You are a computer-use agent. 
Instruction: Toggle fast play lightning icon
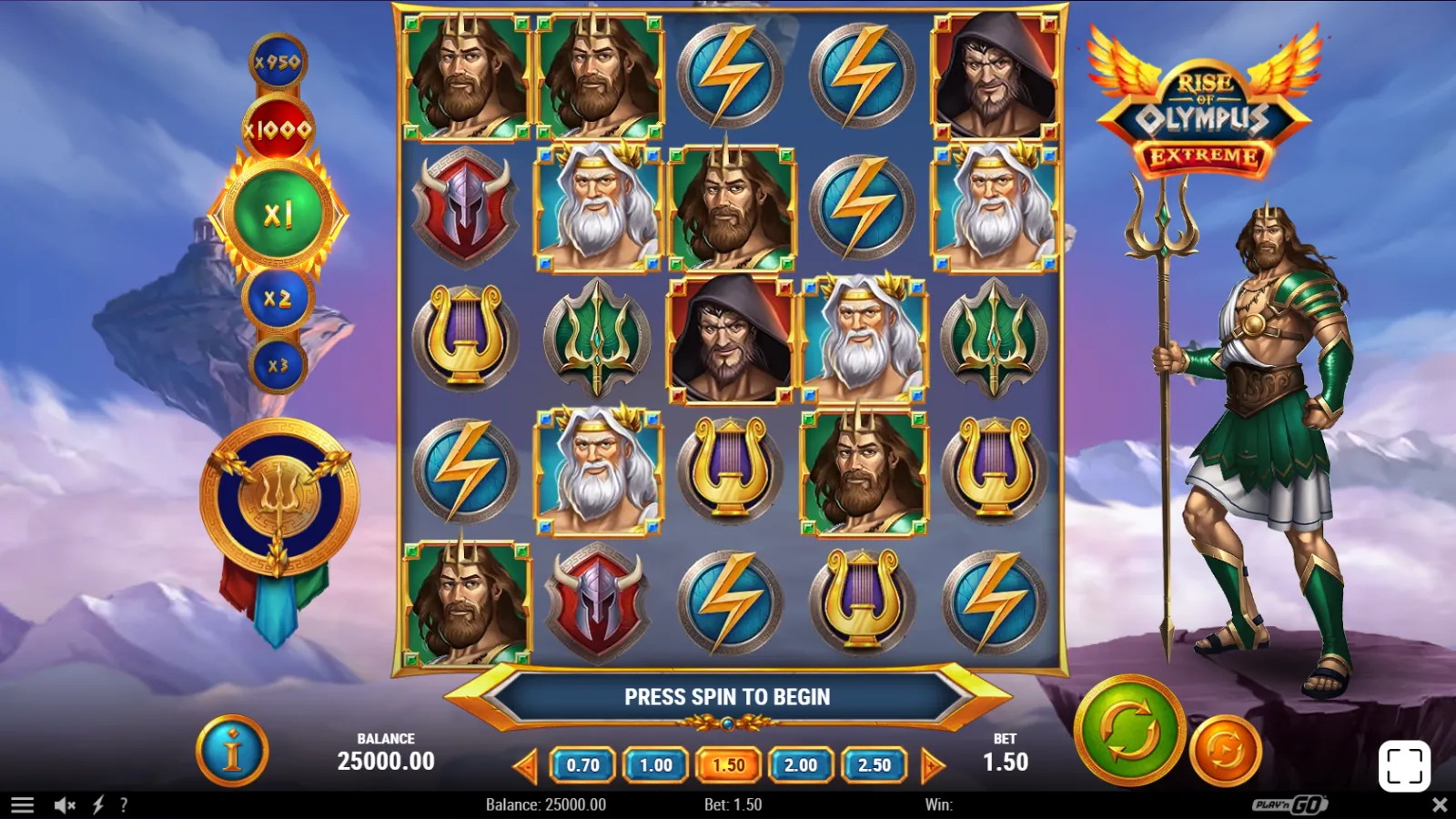click(98, 805)
